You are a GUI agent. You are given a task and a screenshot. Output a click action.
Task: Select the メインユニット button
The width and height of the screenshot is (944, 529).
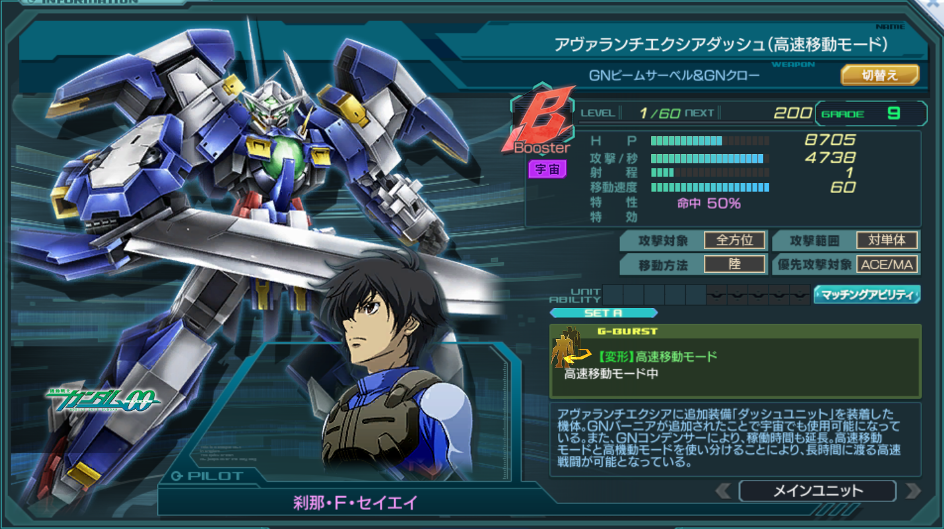click(817, 491)
